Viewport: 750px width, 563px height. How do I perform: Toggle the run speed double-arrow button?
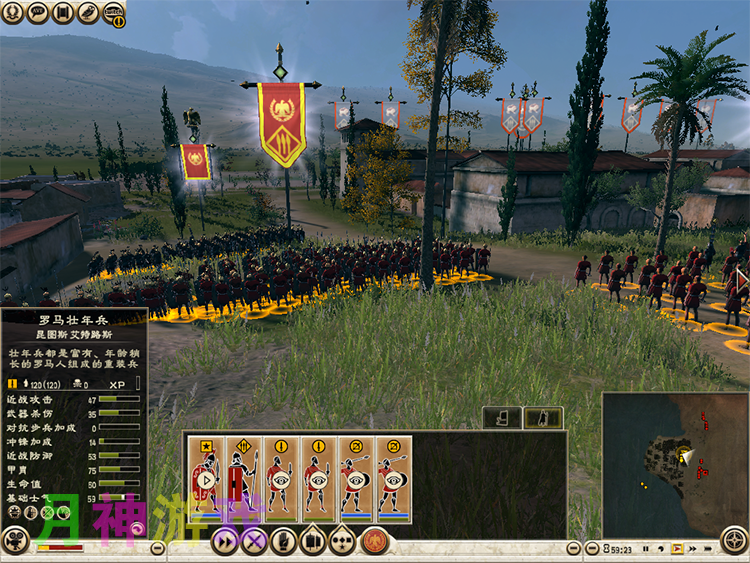coord(225,541)
